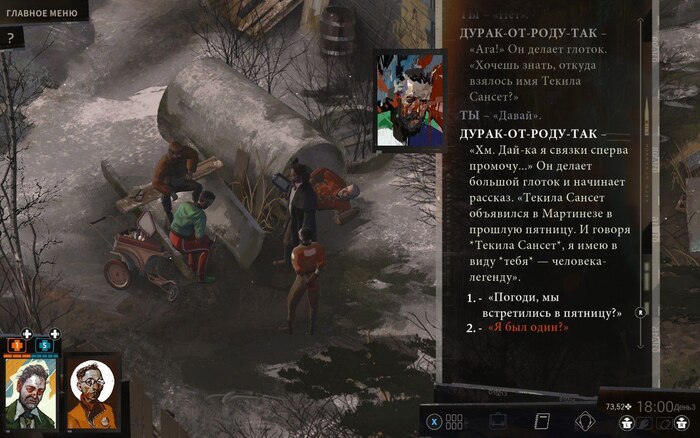Click the question mark help button
Viewport: 700px width, 438px height.
(10, 38)
